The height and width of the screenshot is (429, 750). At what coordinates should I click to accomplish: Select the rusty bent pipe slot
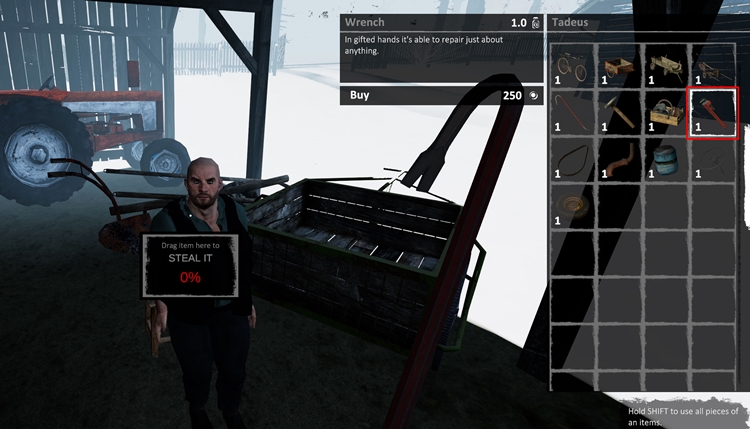(x=620, y=159)
